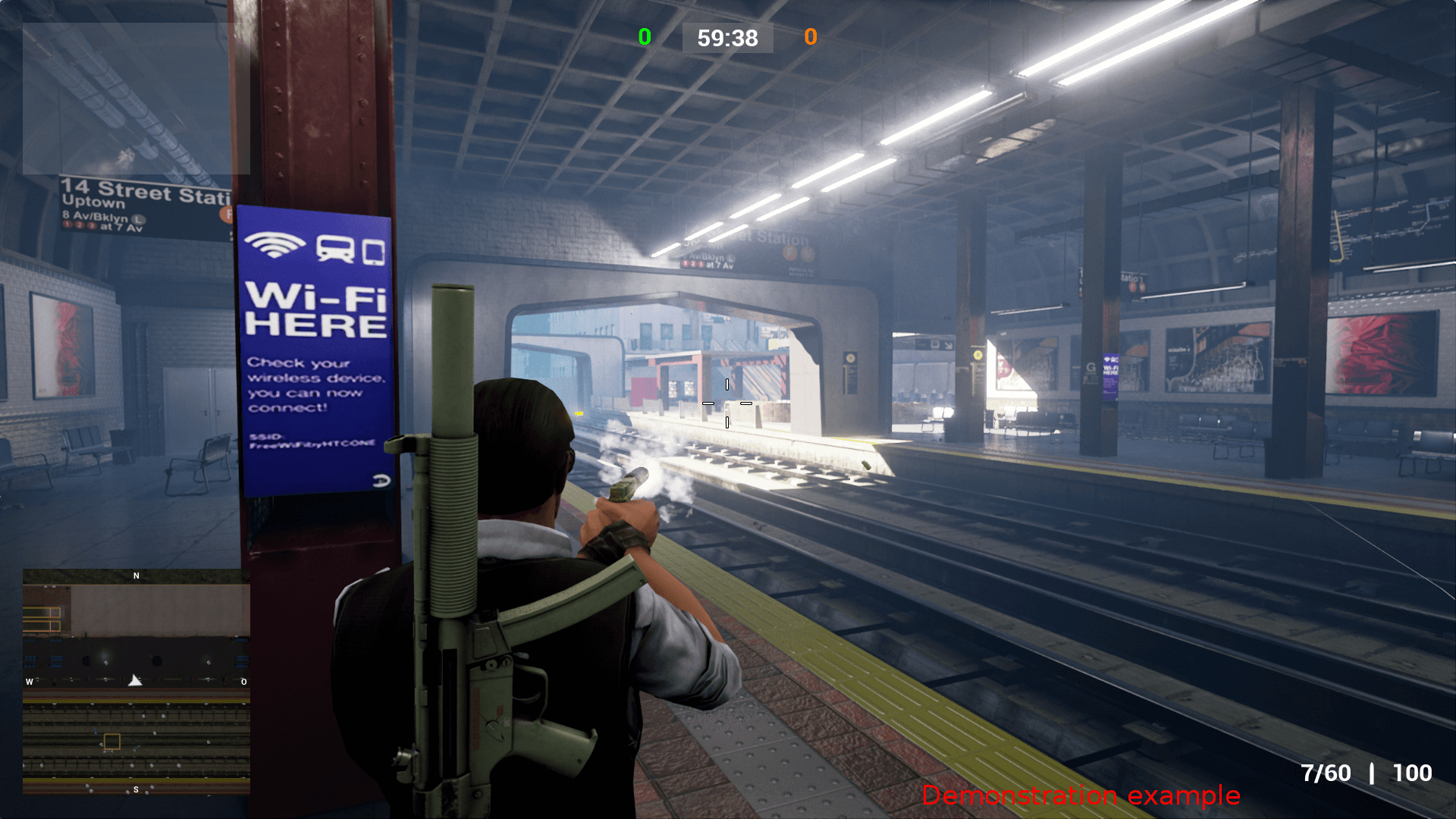Click the green team score zero

pyautogui.click(x=645, y=36)
